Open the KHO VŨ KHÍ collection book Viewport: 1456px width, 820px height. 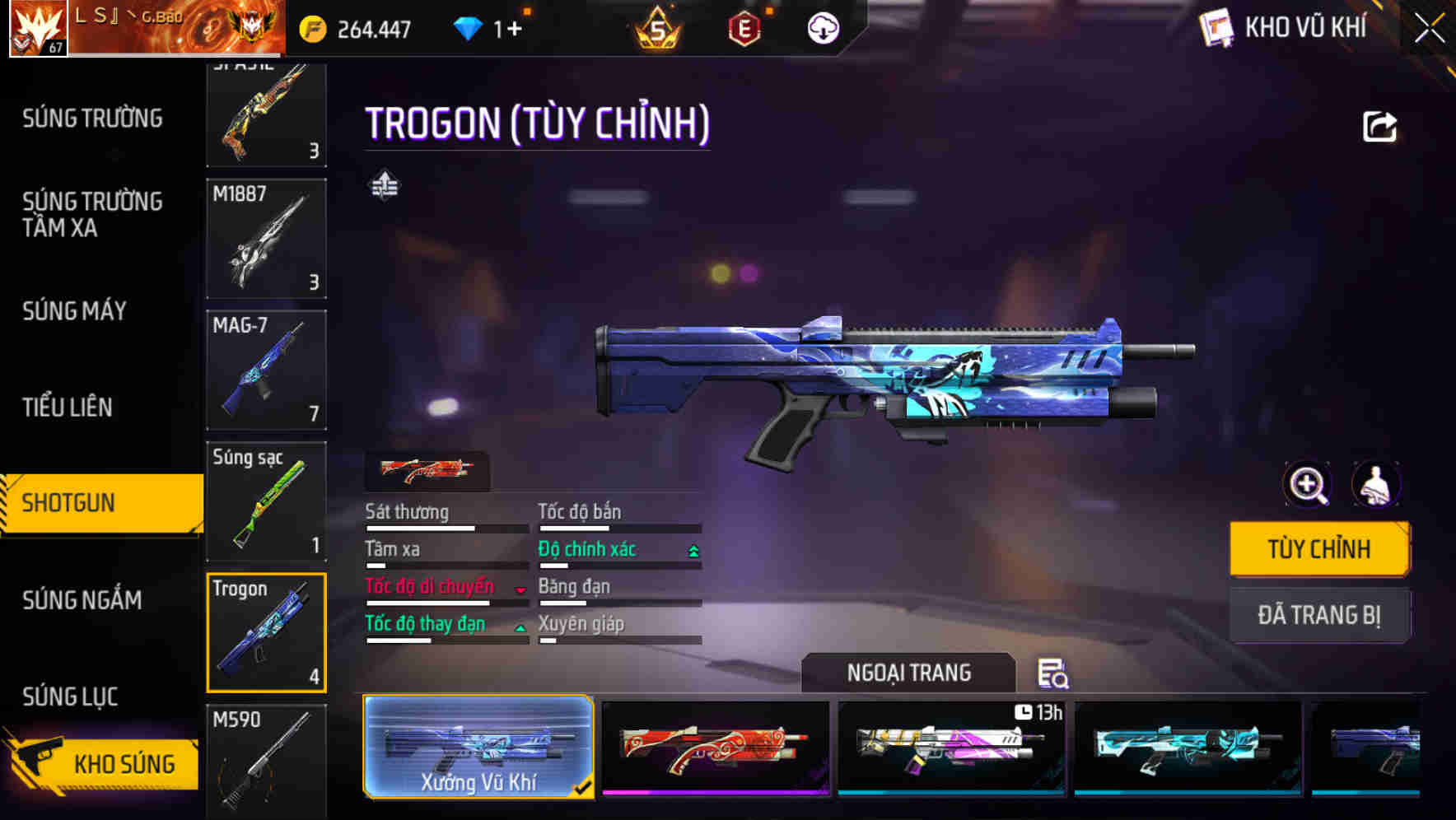pyautogui.click(x=1285, y=28)
